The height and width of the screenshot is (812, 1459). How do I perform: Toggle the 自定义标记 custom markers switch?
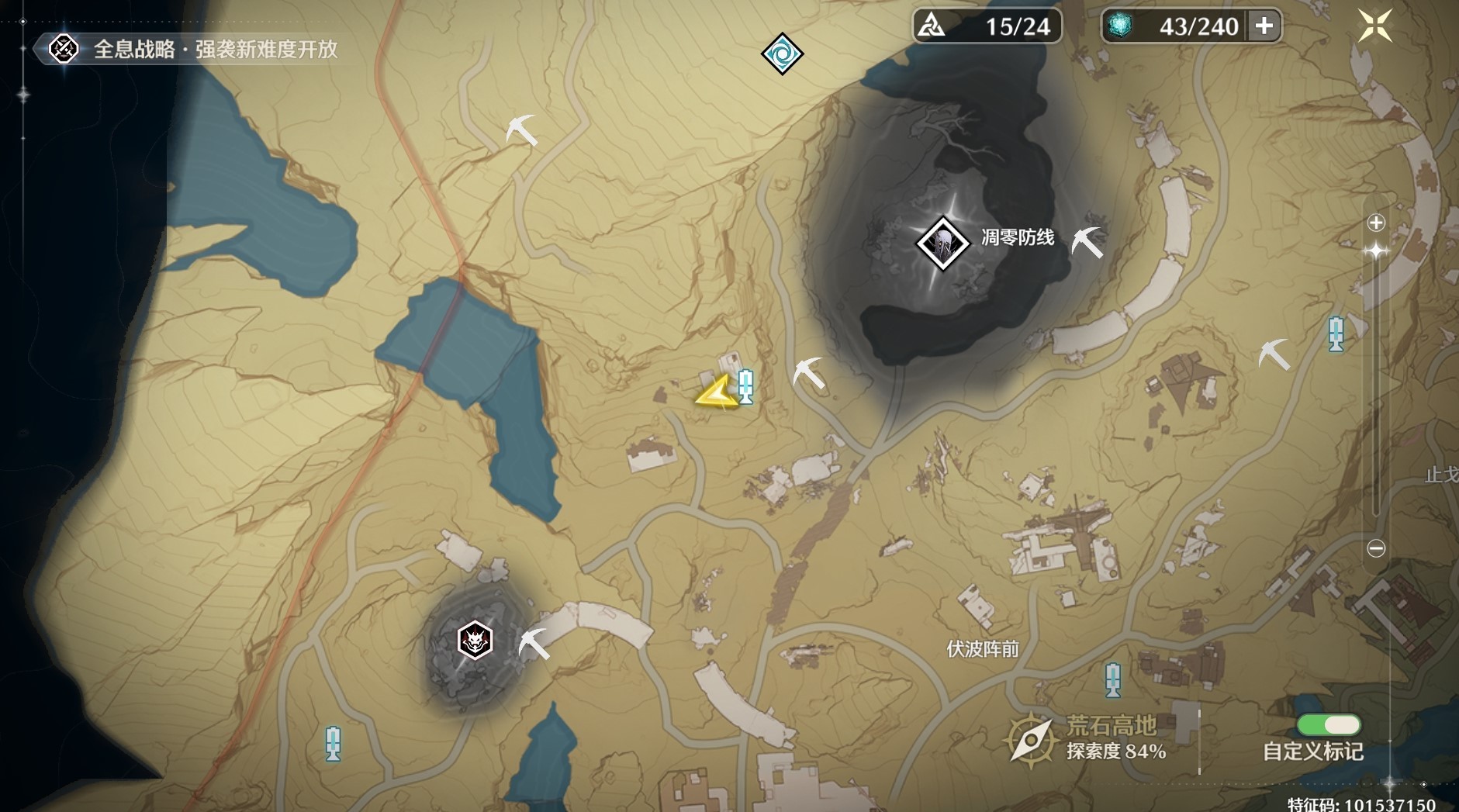click(1328, 725)
